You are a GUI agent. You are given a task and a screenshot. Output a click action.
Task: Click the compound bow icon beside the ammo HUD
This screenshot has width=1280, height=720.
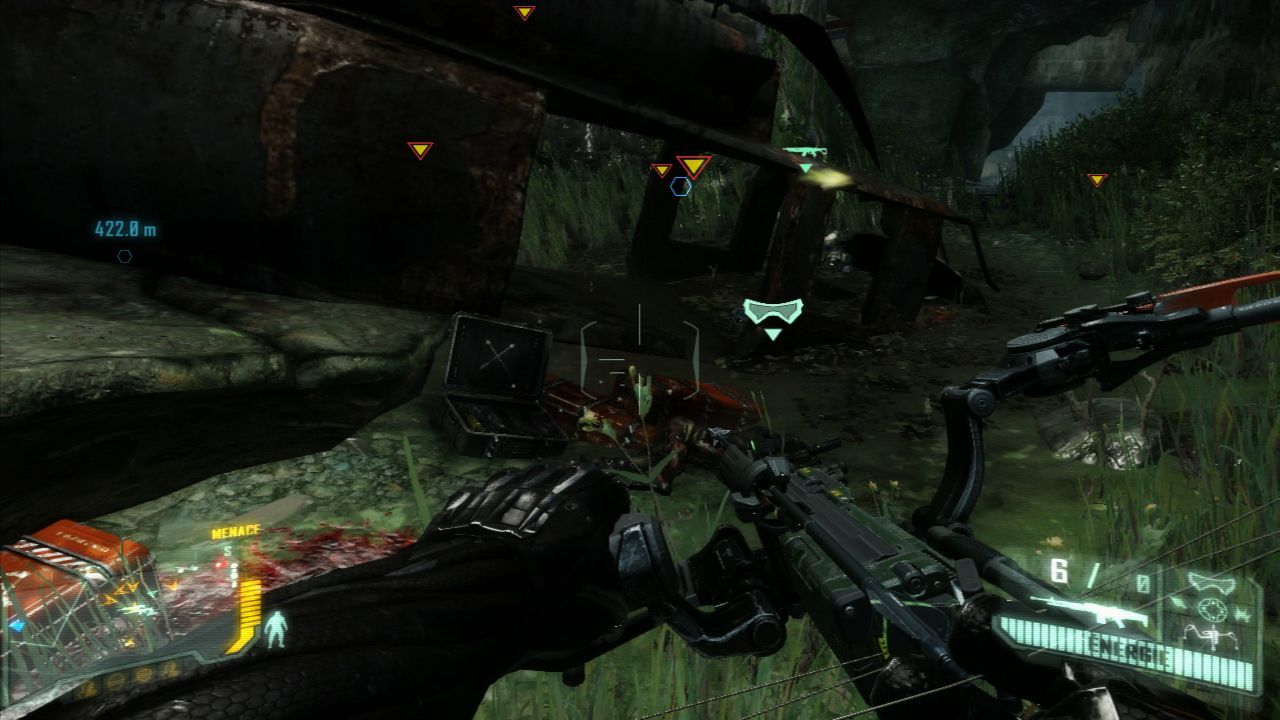pyautogui.click(x=1211, y=637)
